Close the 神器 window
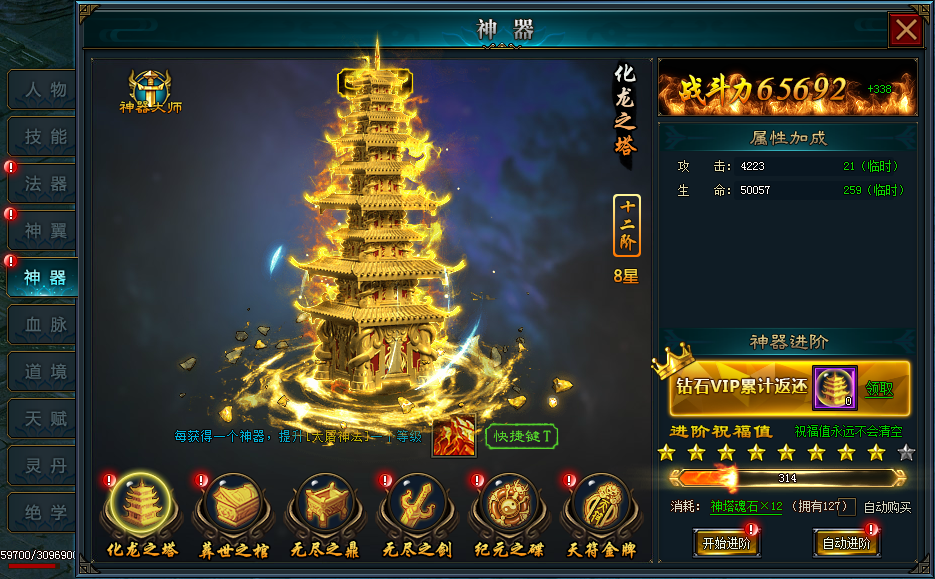The width and height of the screenshot is (935, 579). point(906,30)
